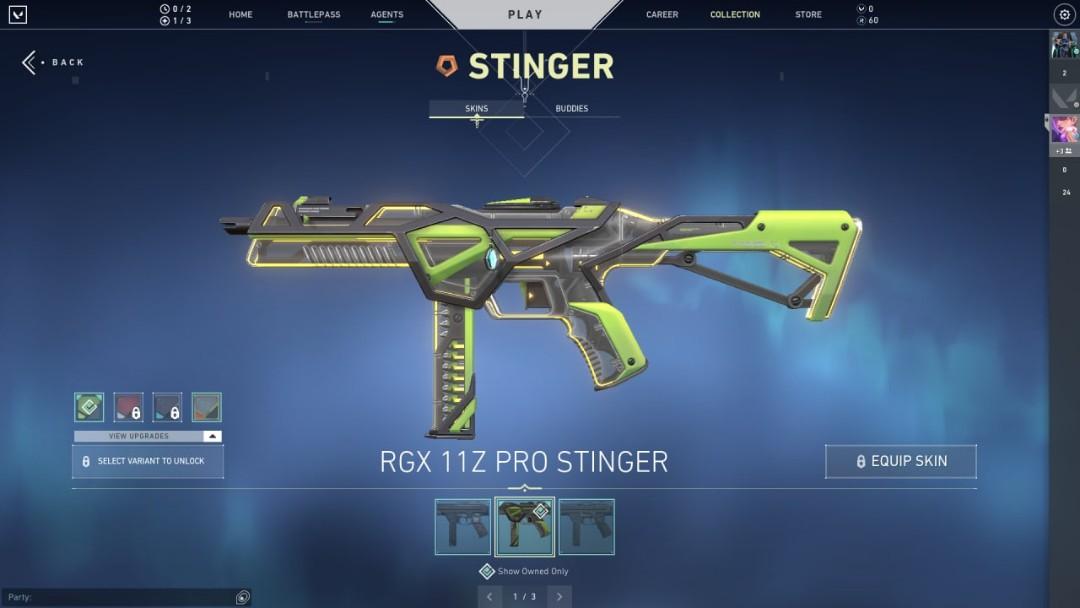
Task: Select the Skins tab
Action: pos(477,108)
